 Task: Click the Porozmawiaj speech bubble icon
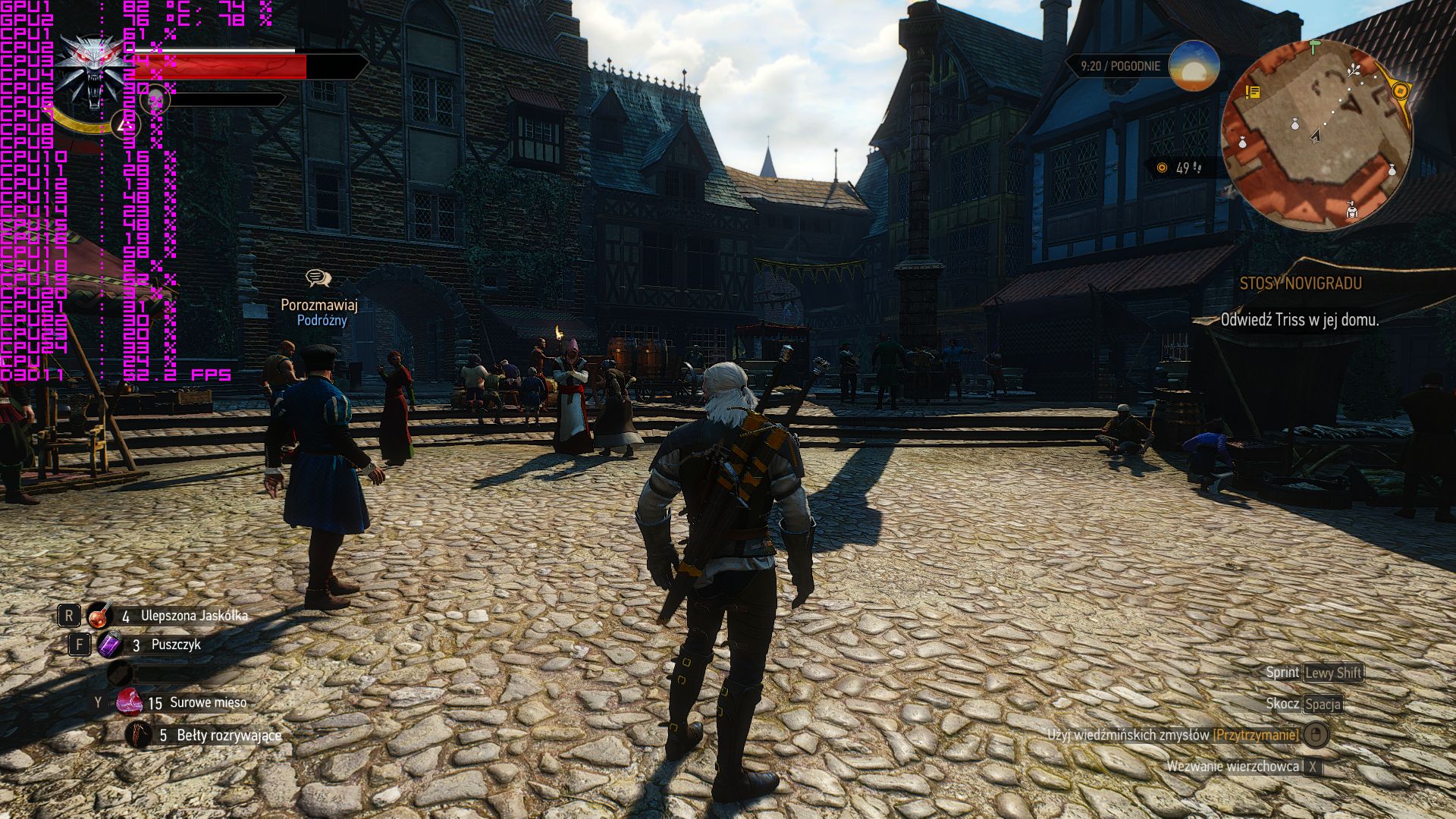pyautogui.click(x=318, y=278)
